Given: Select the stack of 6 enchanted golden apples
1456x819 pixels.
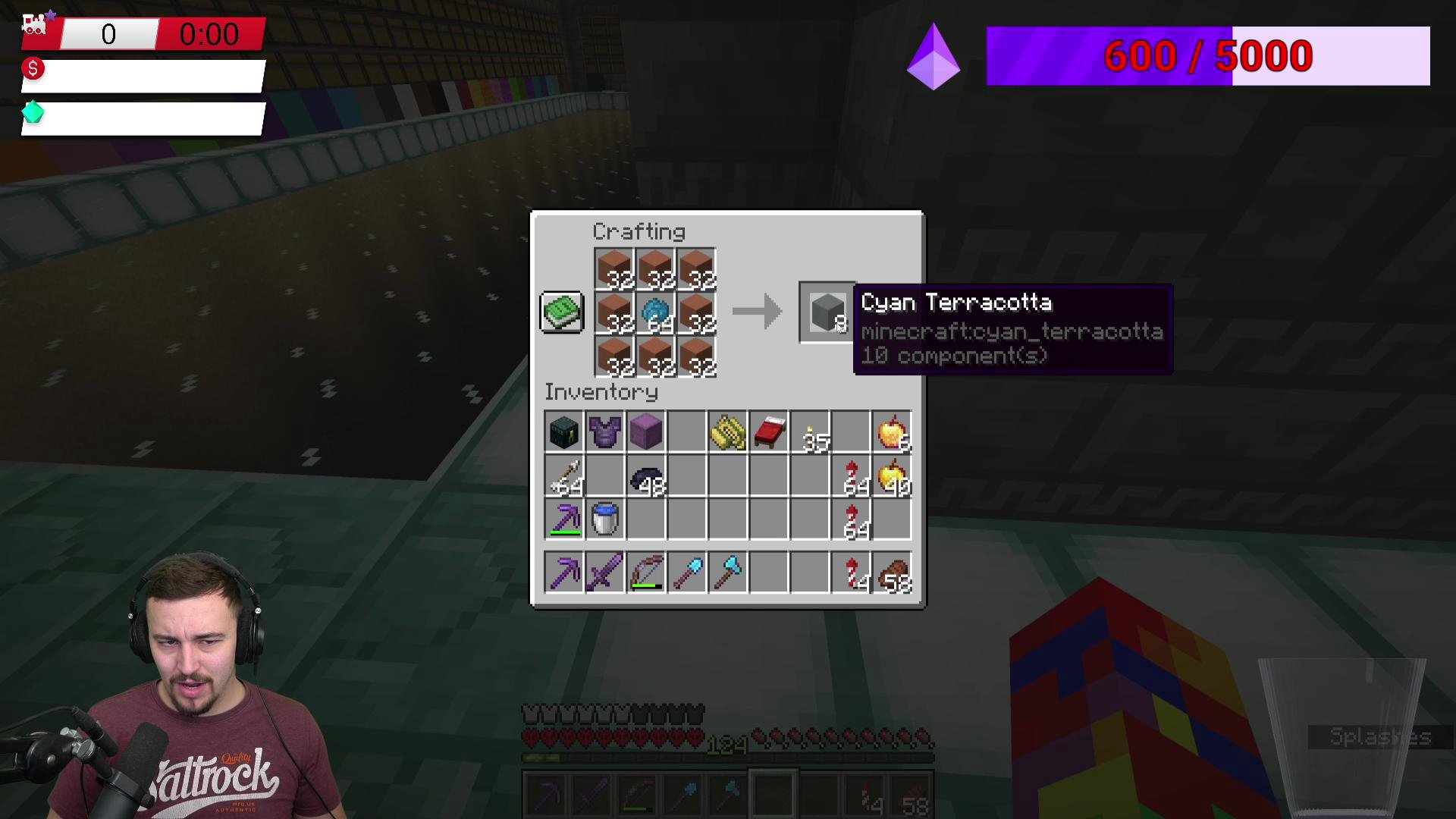Looking at the screenshot, I should (x=892, y=432).
